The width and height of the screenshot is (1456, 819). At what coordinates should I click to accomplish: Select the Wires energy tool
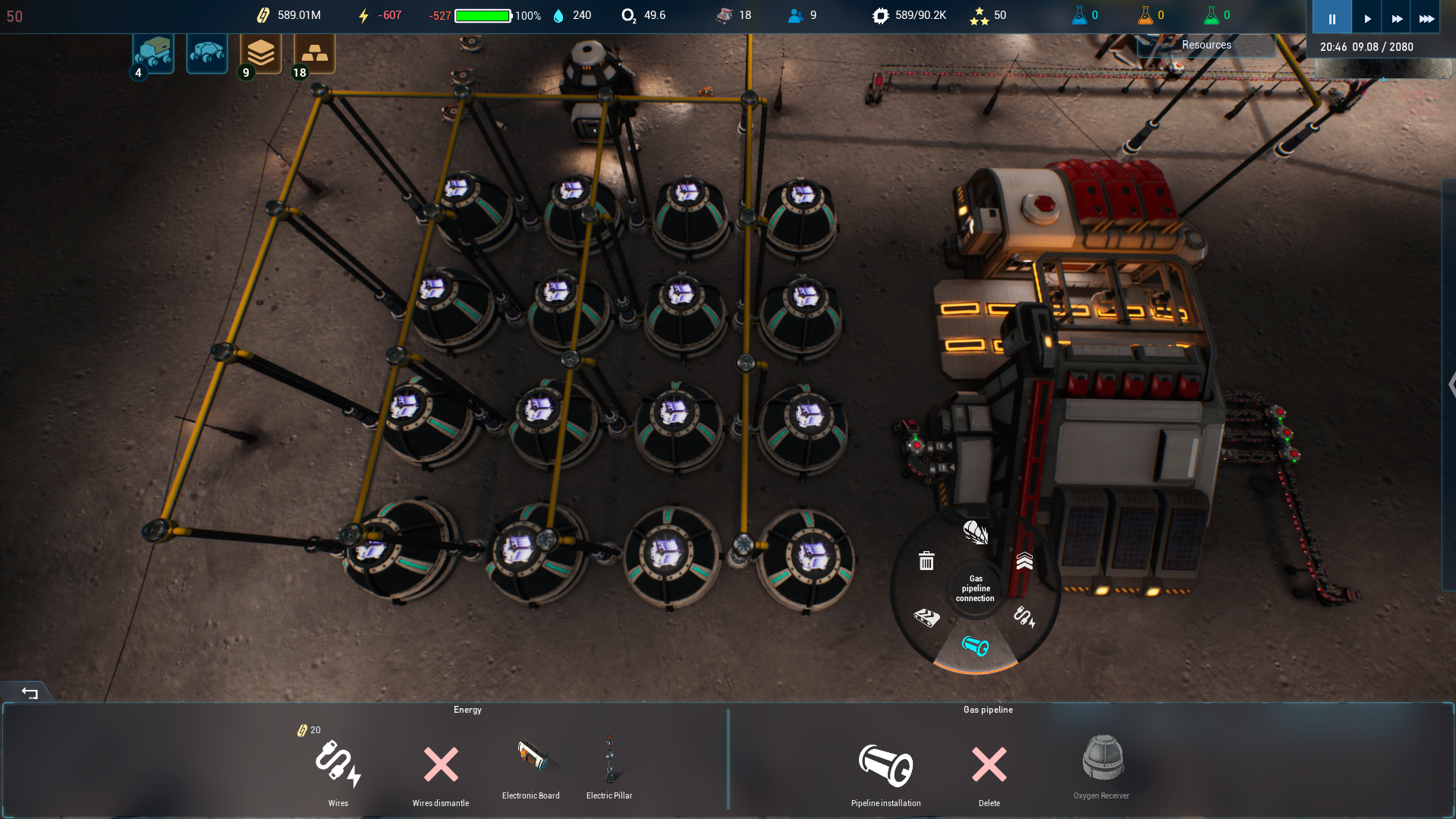(x=338, y=765)
